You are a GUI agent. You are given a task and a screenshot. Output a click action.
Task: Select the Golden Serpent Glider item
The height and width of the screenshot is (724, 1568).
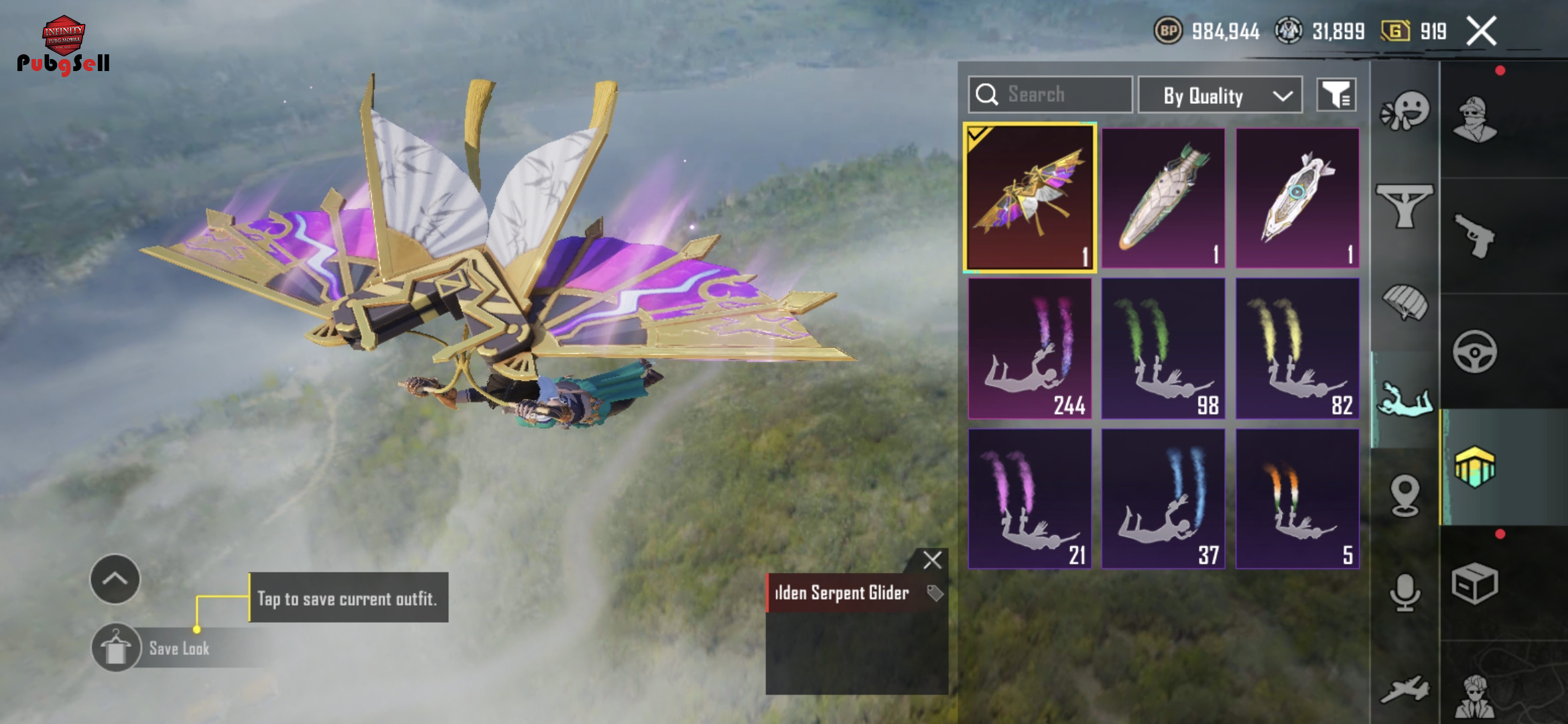click(x=1030, y=198)
